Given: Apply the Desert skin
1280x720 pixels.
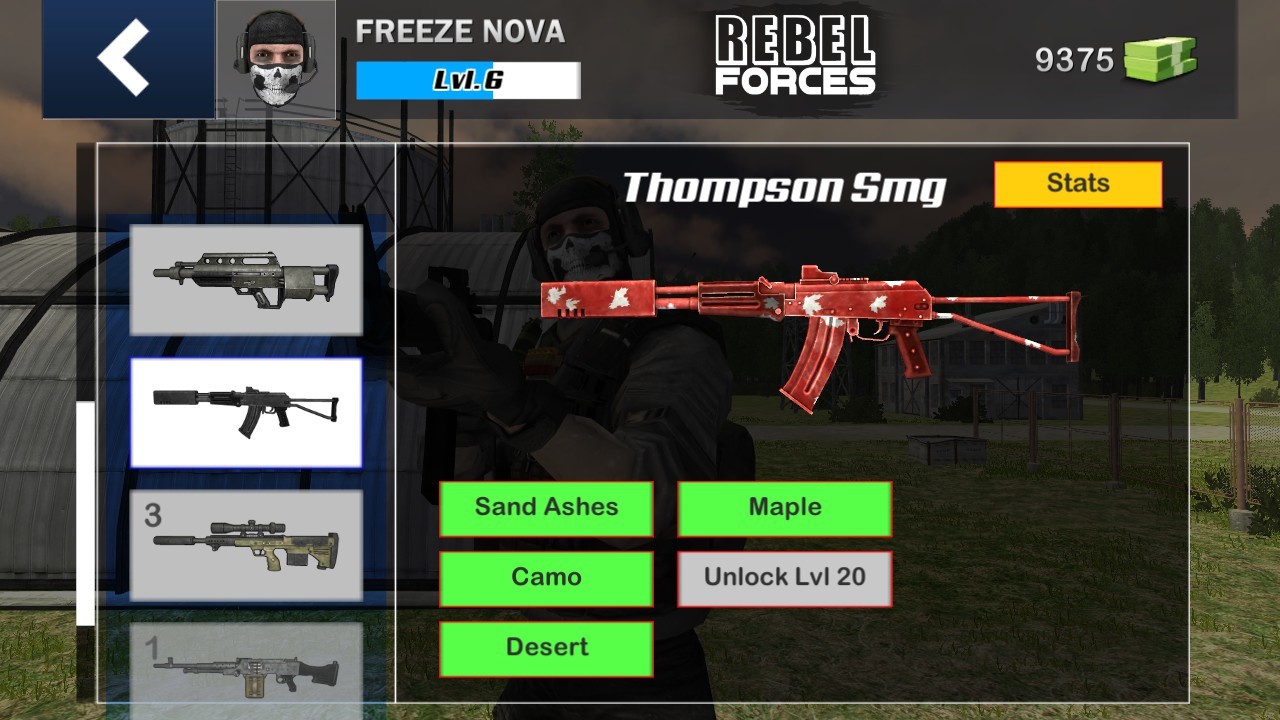Looking at the screenshot, I should tap(546, 647).
